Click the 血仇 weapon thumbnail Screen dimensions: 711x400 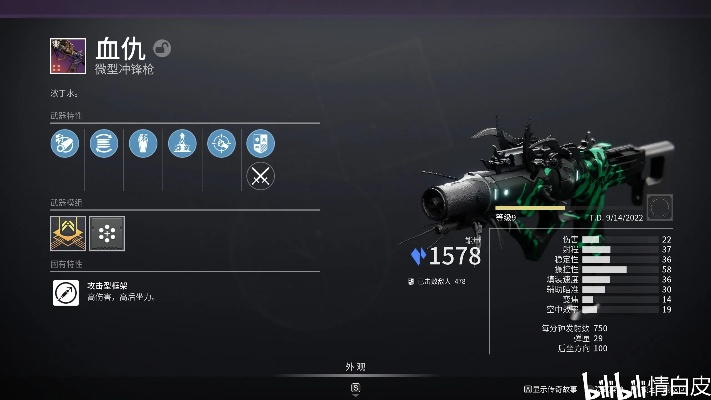tap(65, 55)
